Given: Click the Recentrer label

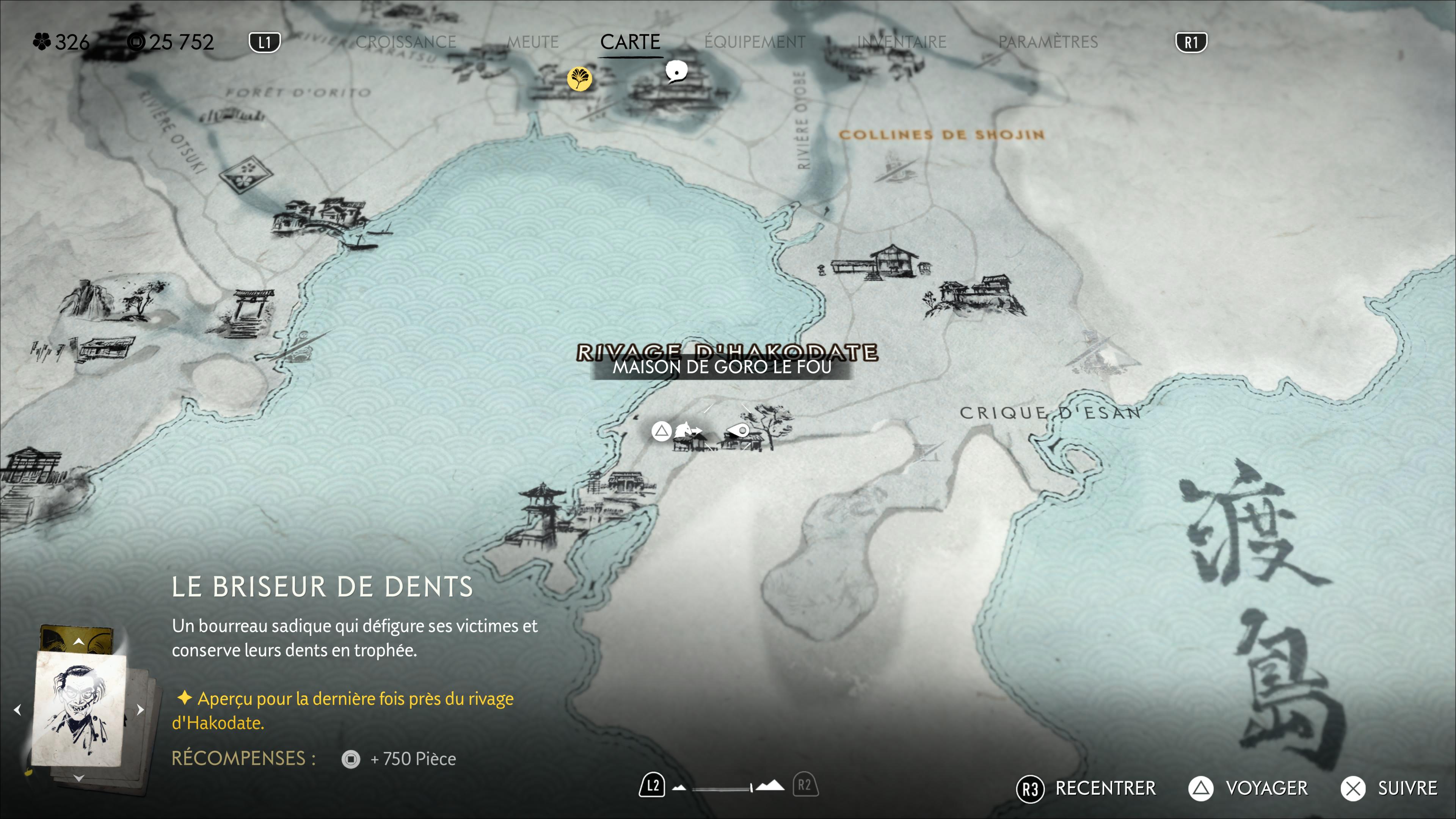Looking at the screenshot, I should point(1105,788).
